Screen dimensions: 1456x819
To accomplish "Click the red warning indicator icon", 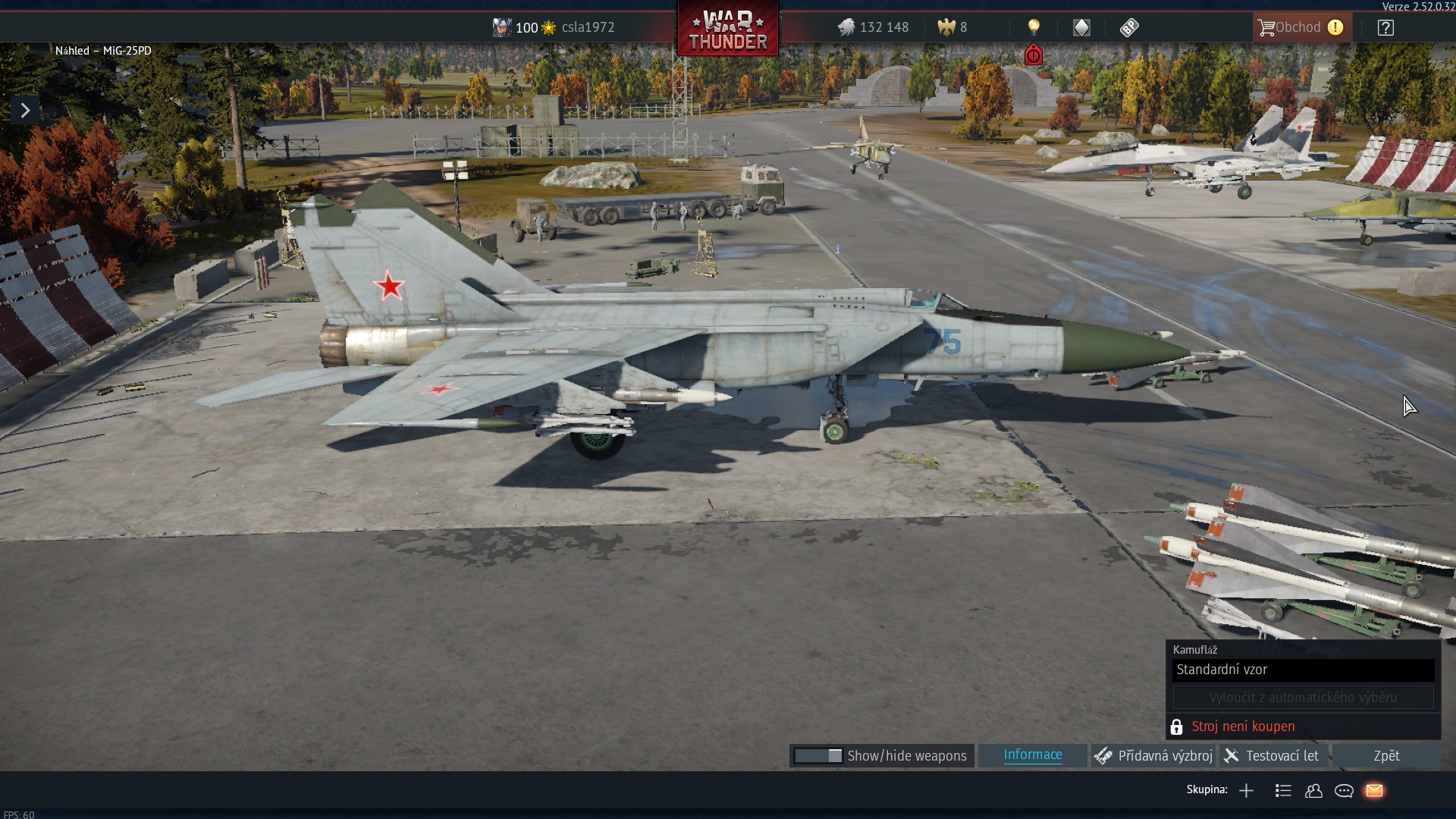I will (1033, 55).
